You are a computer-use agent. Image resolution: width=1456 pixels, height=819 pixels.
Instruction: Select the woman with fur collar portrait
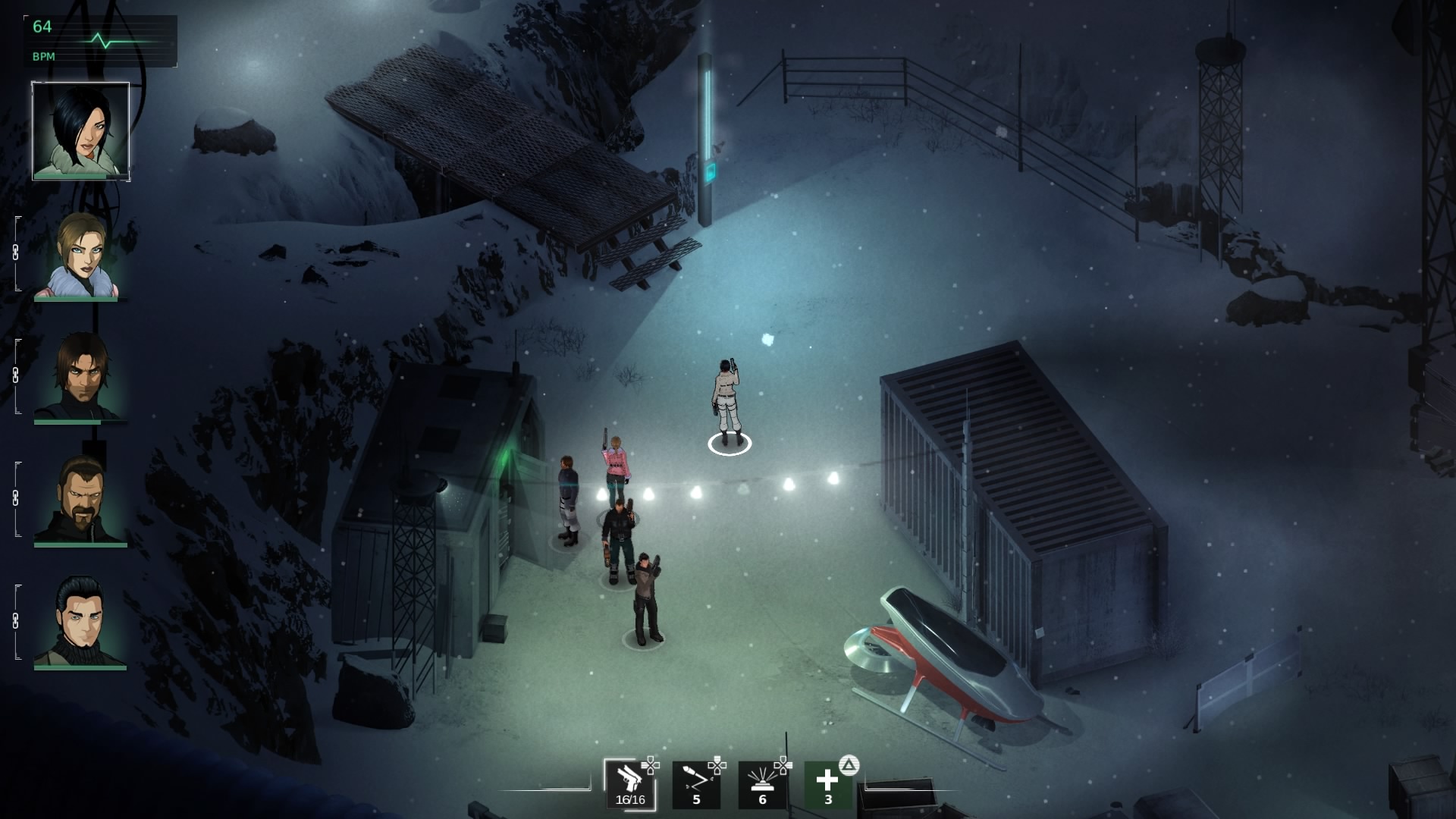(80, 255)
